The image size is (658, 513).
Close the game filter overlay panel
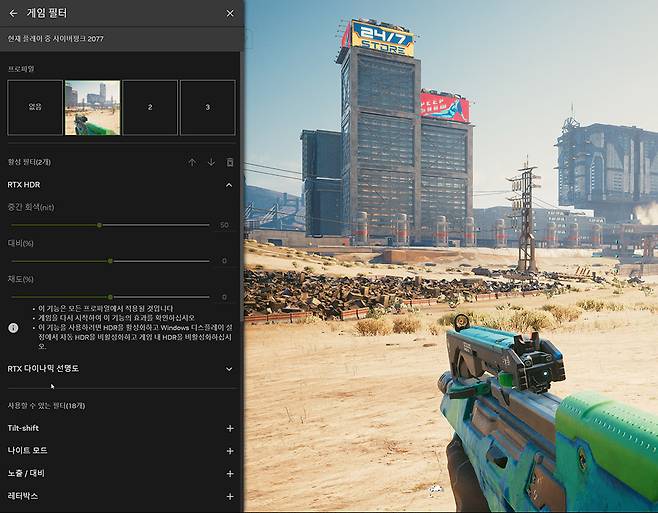tap(230, 13)
